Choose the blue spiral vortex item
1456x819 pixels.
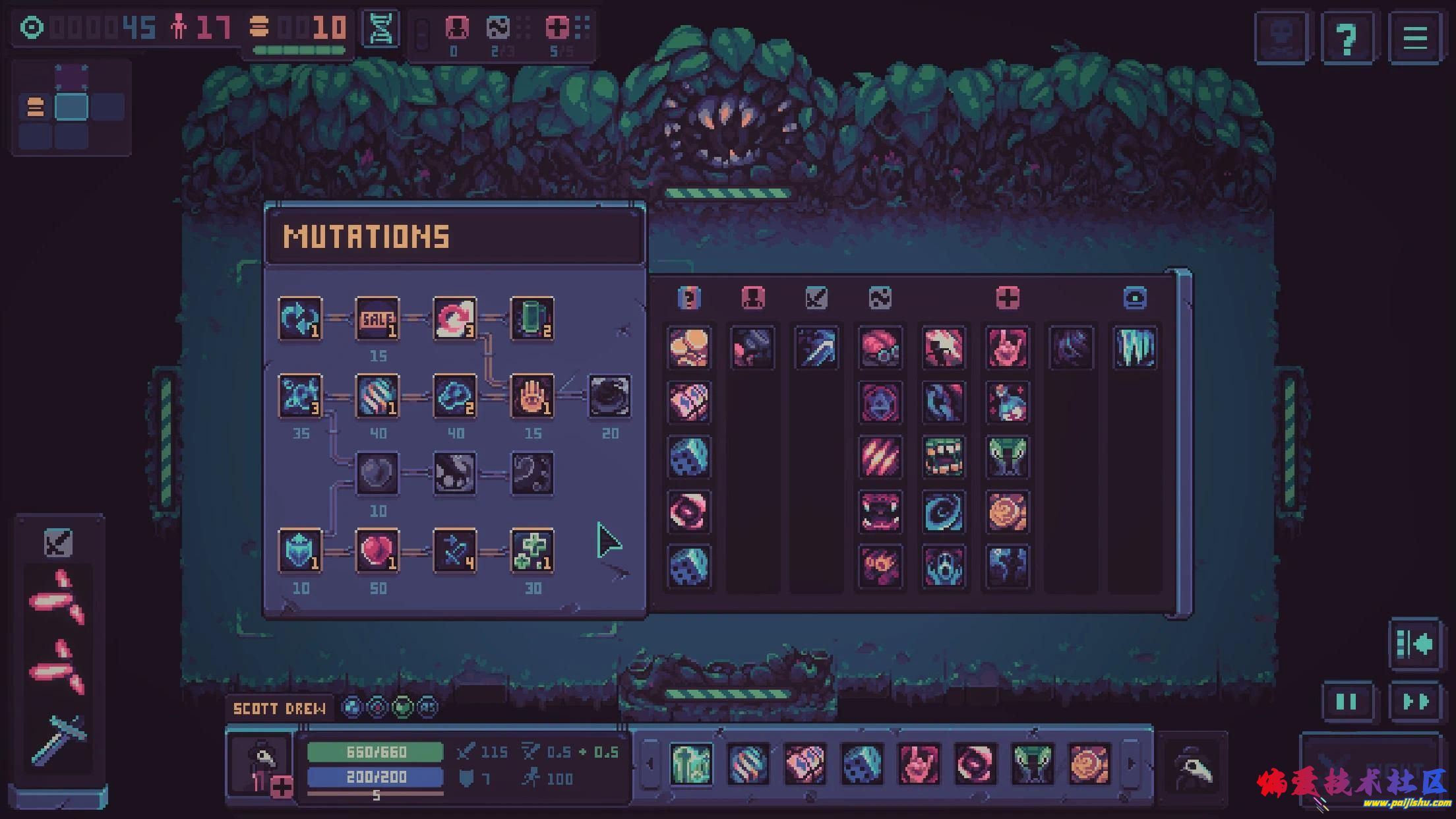pyautogui.click(x=943, y=511)
